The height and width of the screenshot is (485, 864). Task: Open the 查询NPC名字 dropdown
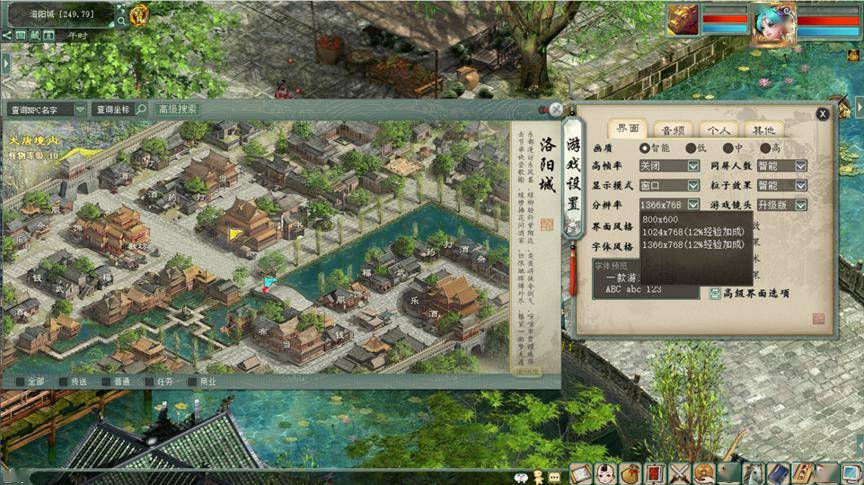[x=80, y=109]
